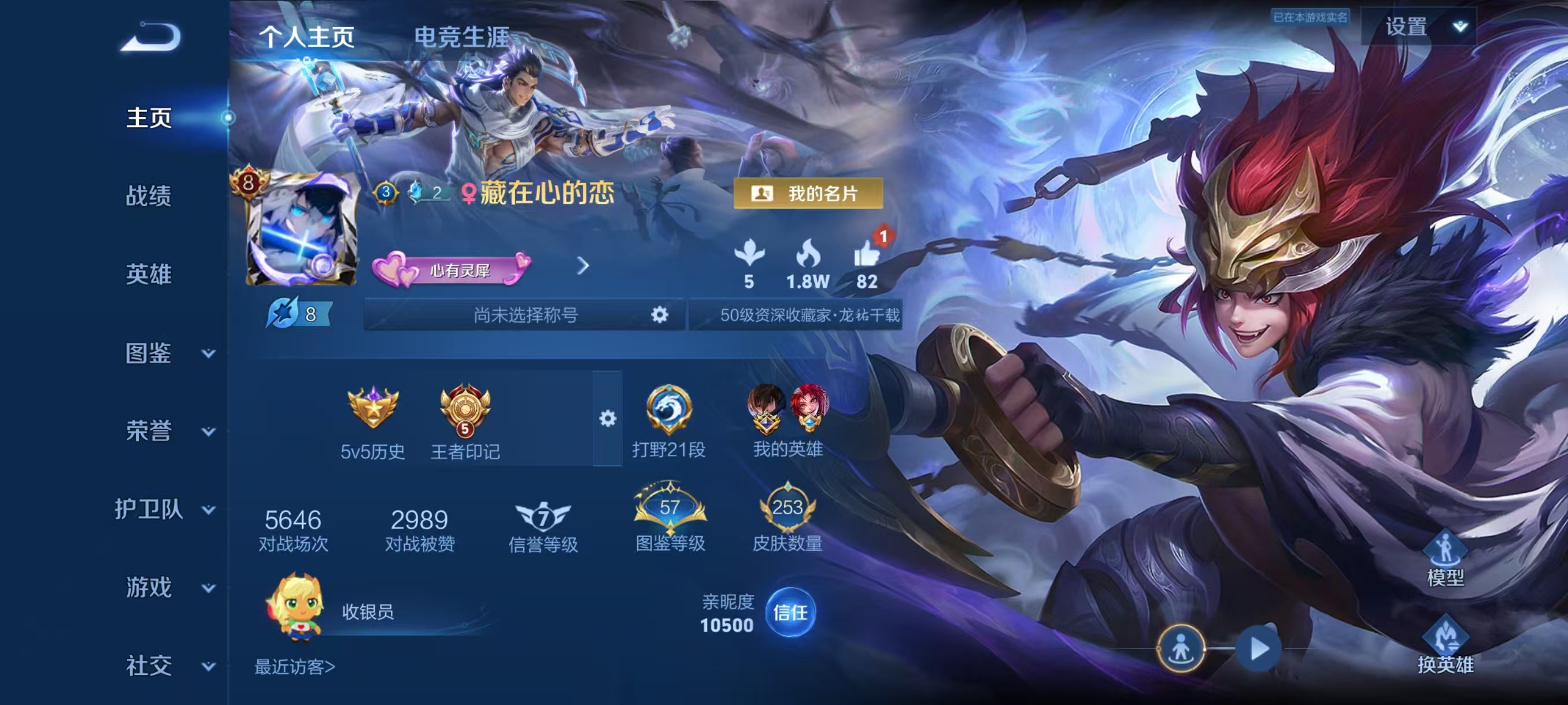1568x705 pixels.
Task: Select 英雄 in the side menu
Action: 149,274
